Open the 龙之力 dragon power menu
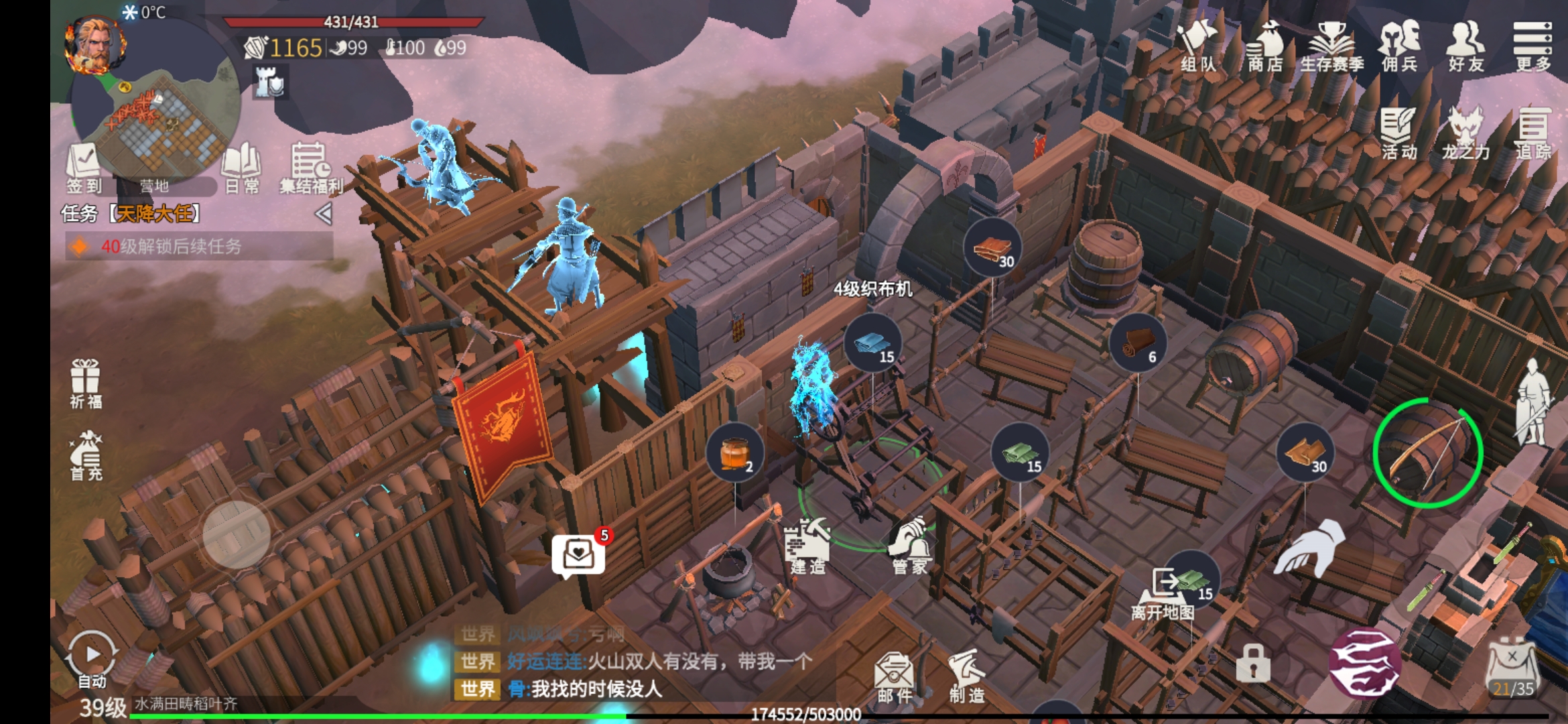1568x724 pixels. pyautogui.click(x=1466, y=133)
